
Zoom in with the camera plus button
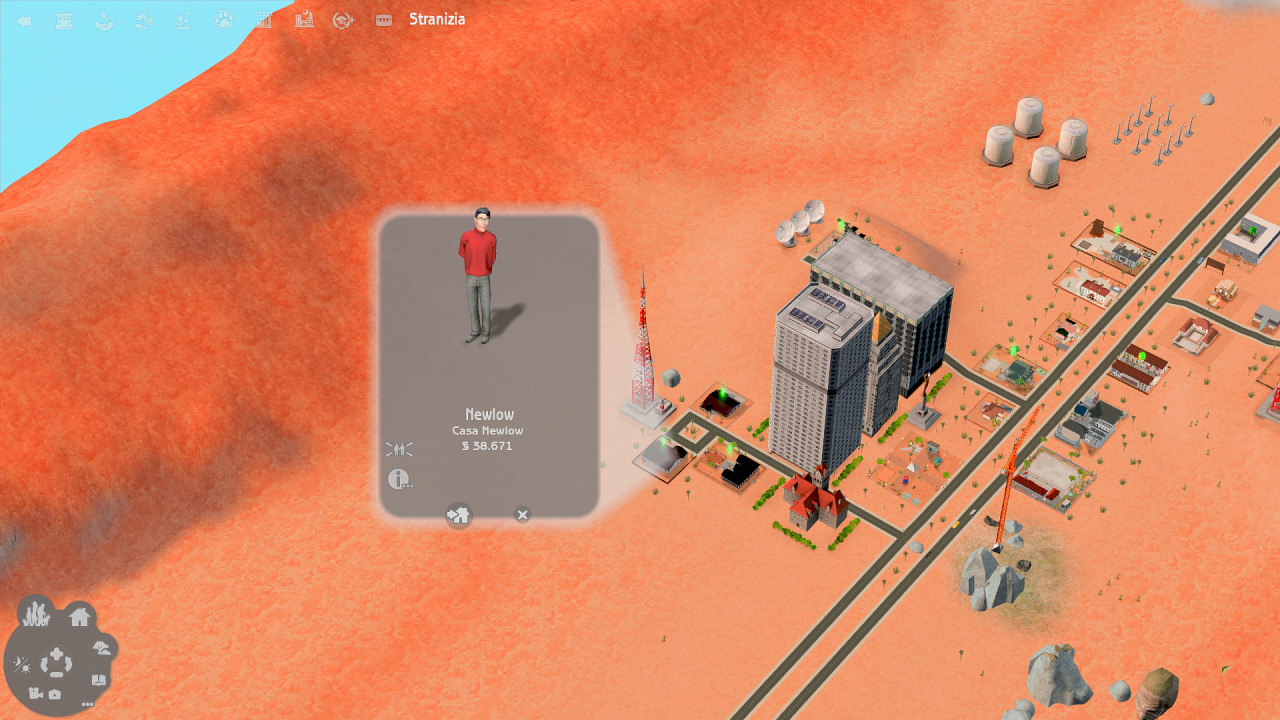pyautogui.click(x=57, y=655)
